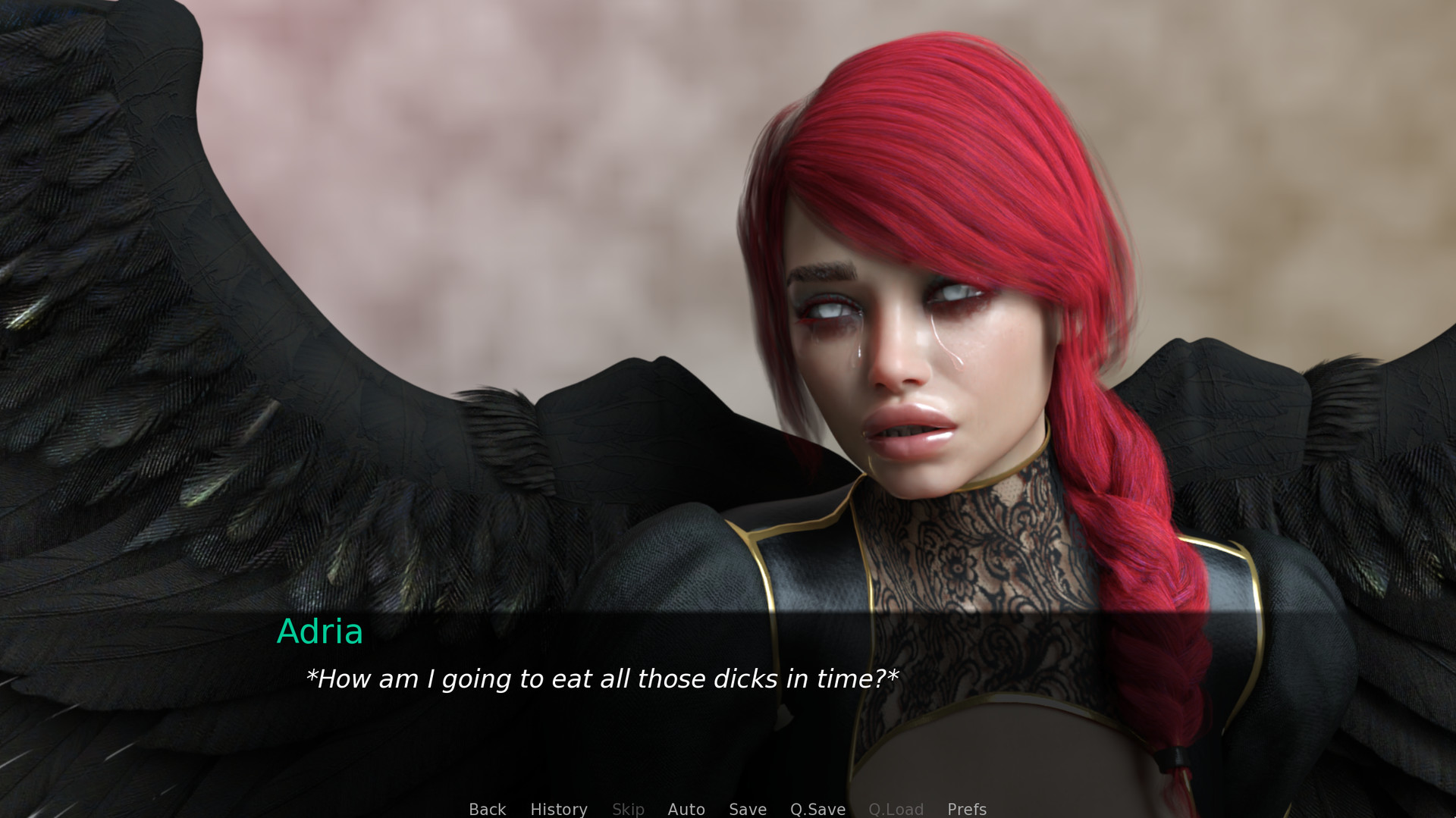The width and height of the screenshot is (1456, 818).
Task: Click Back in the bottom menu bar
Action: (x=487, y=809)
